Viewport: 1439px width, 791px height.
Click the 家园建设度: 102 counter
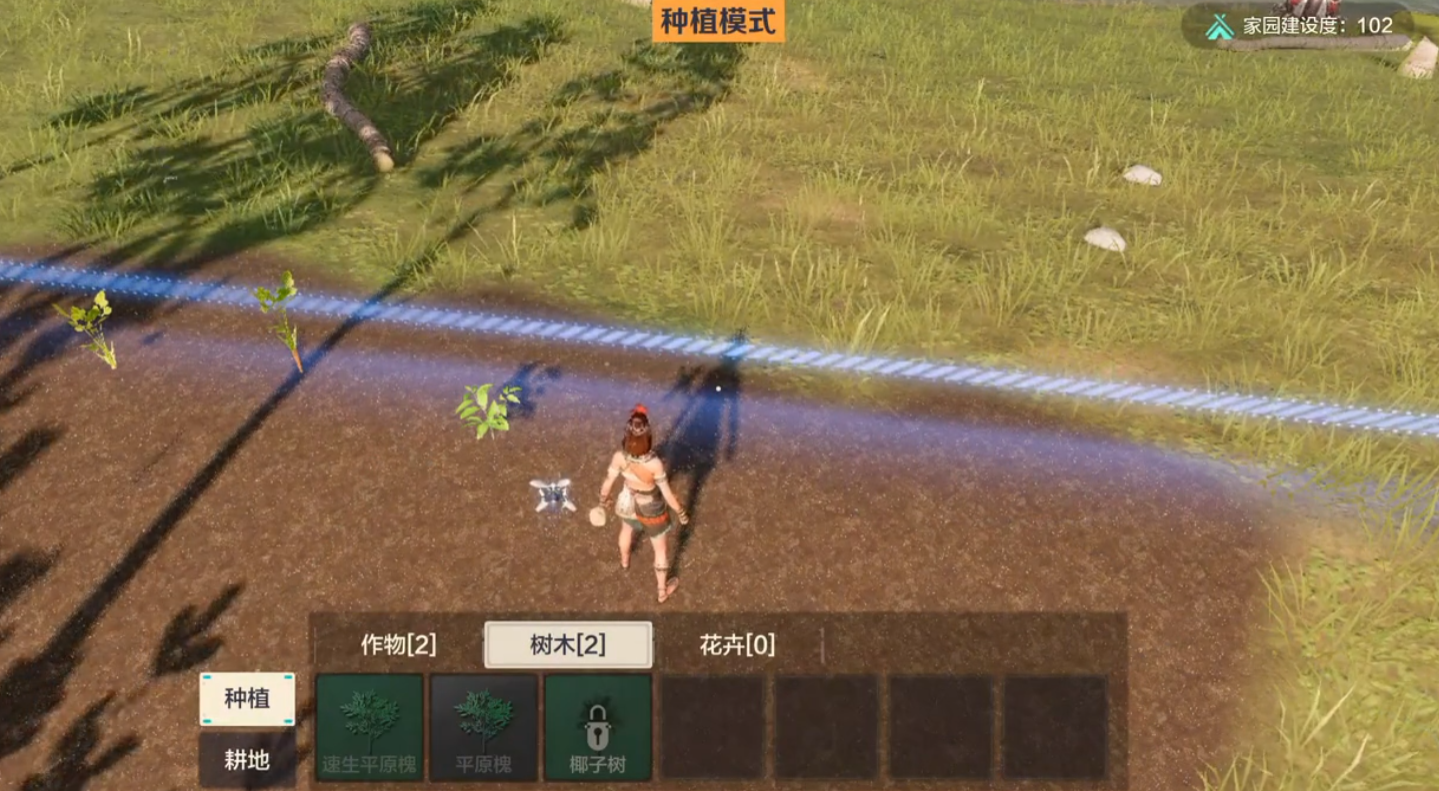1318,27
